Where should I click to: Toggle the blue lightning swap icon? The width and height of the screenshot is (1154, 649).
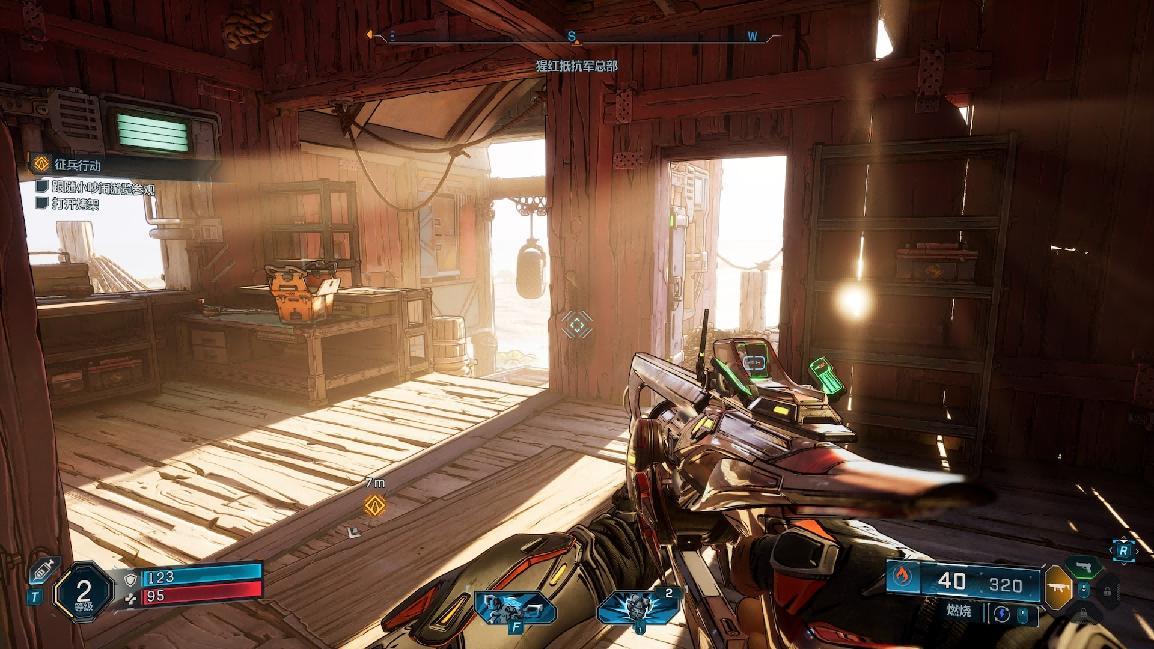(x=1000, y=612)
